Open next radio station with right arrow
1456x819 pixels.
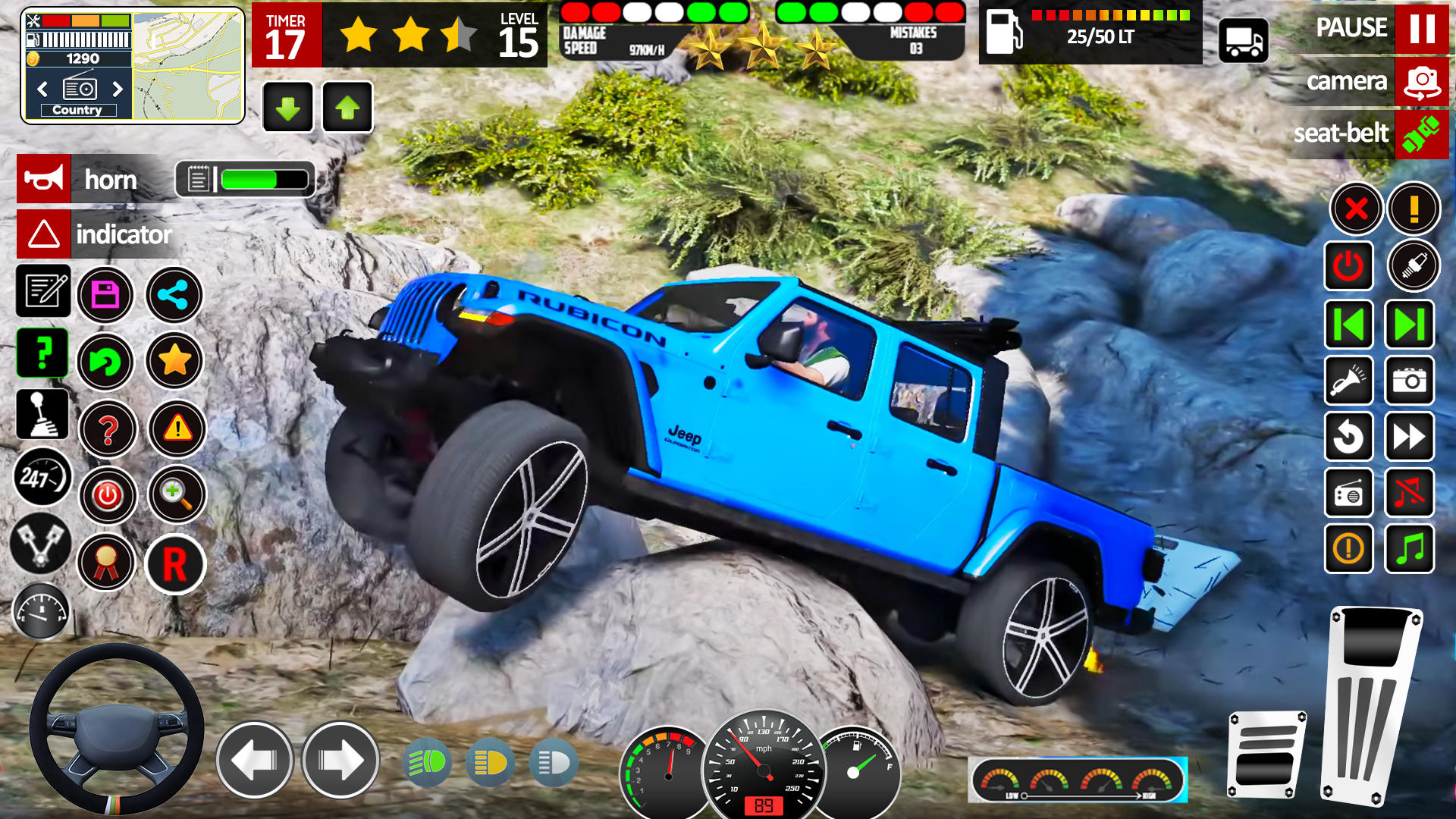point(115,87)
